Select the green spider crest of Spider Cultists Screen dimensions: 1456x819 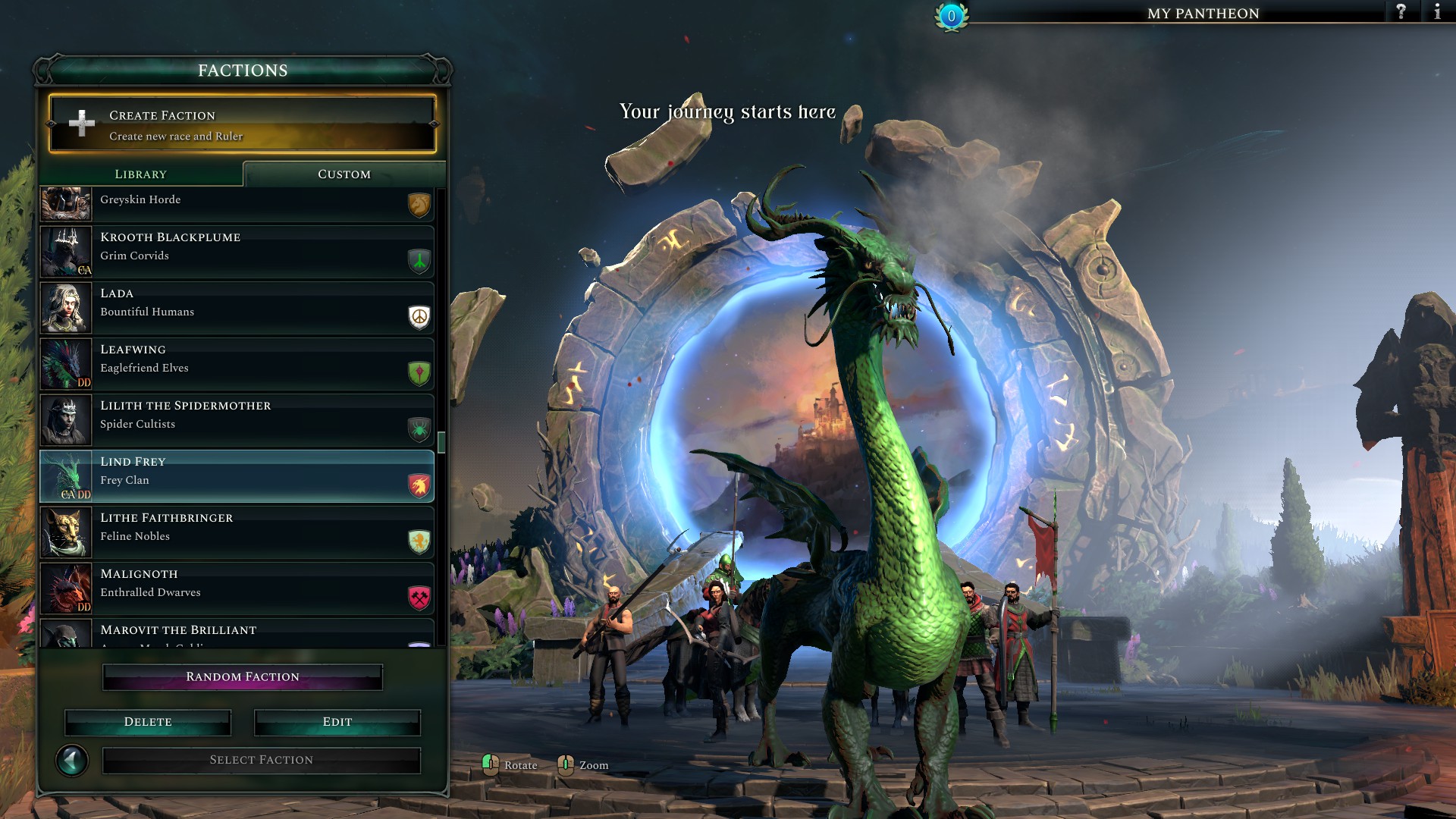tap(419, 430)
